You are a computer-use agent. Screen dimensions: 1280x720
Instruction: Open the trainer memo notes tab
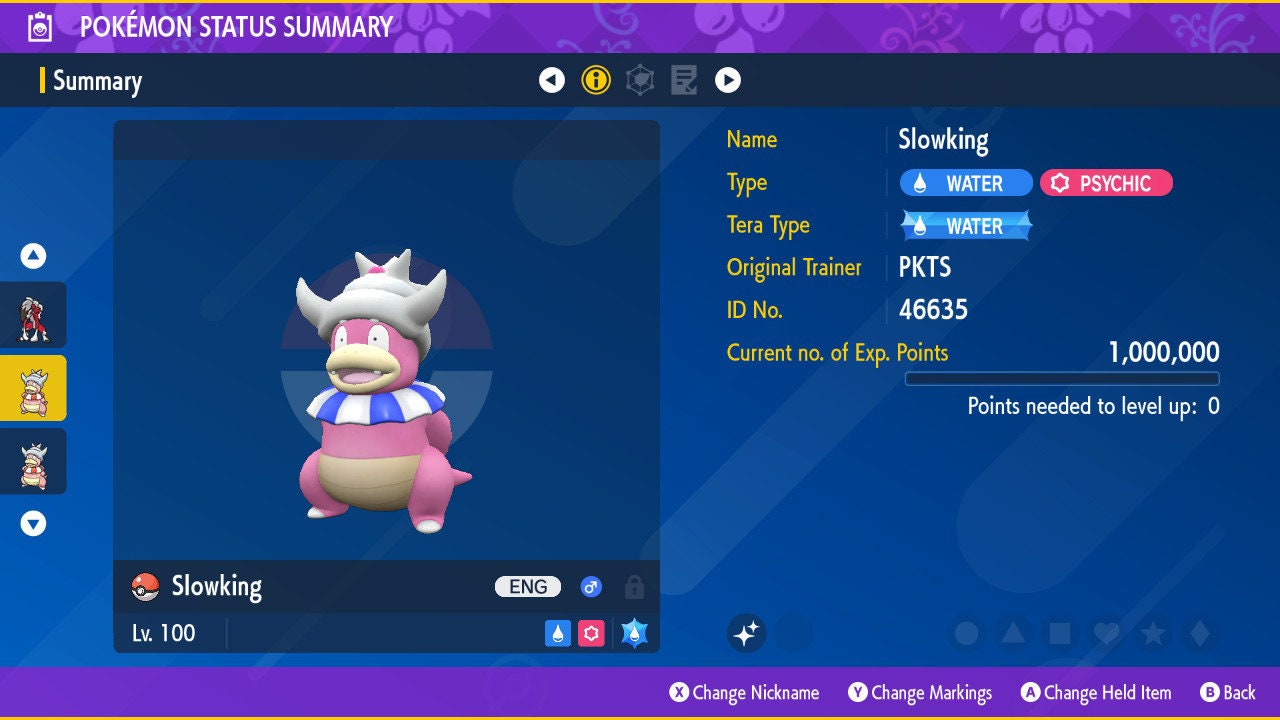(684, 80)
